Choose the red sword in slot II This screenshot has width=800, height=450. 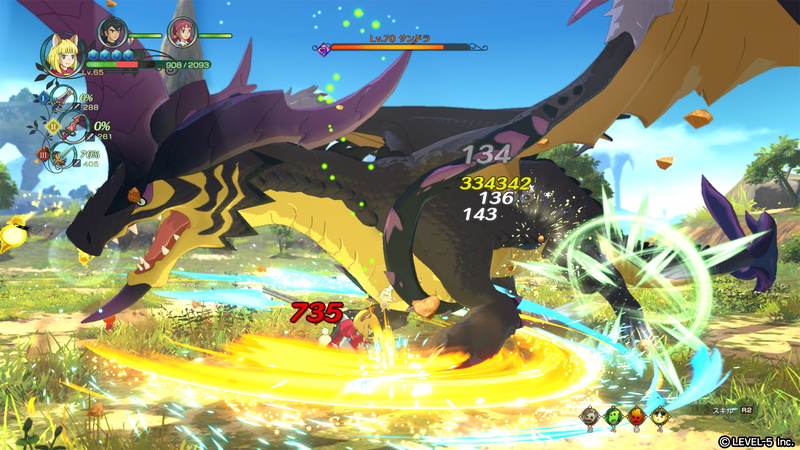pyautogui.click(x=74, y=127)
